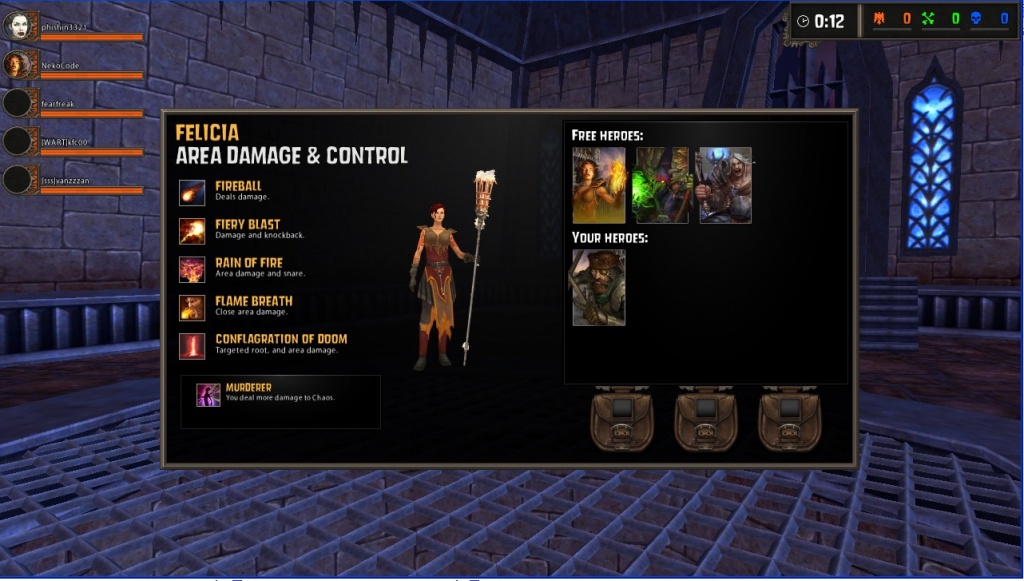The image size is (1024, 581).
Task: Click fearfreak's empty player portrait
Action: click(19, 103)
